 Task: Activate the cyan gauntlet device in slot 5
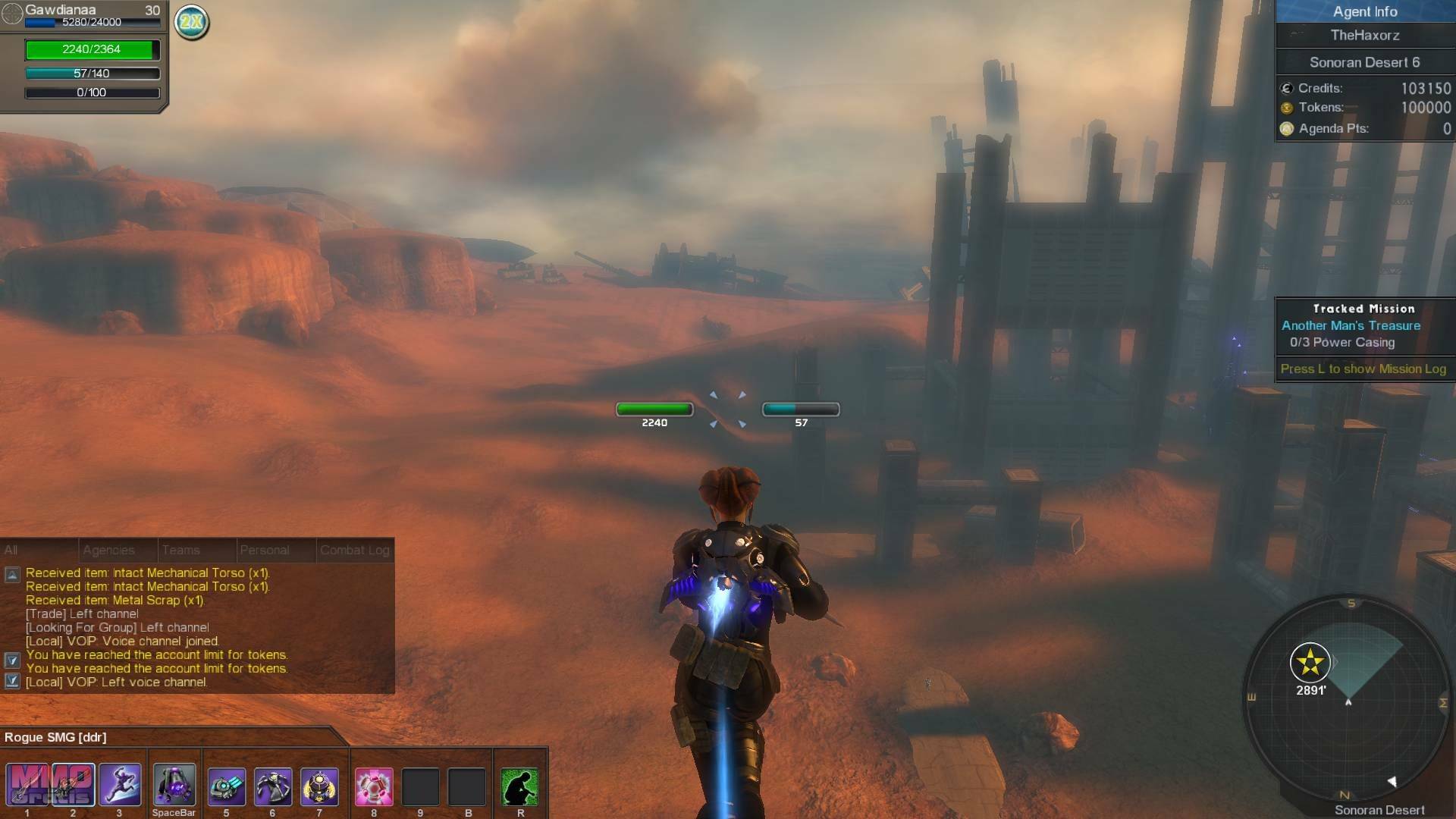click(x=226, y=786)
